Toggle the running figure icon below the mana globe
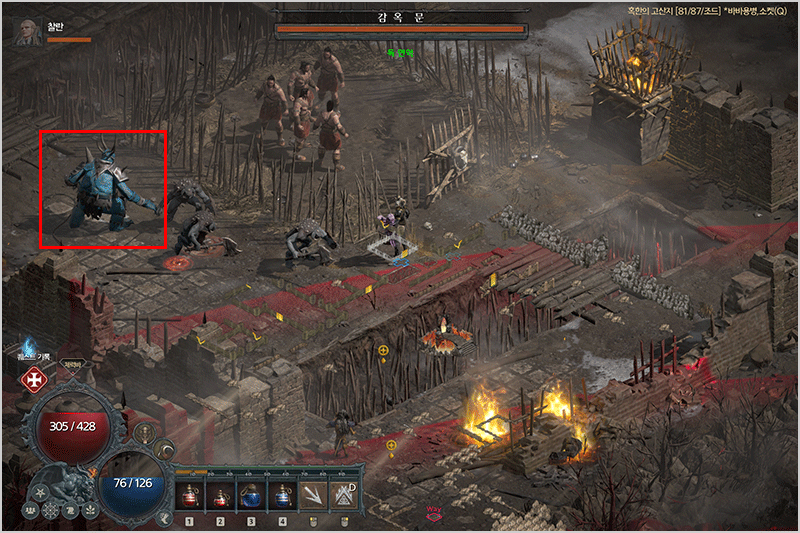 click(164, 516)
